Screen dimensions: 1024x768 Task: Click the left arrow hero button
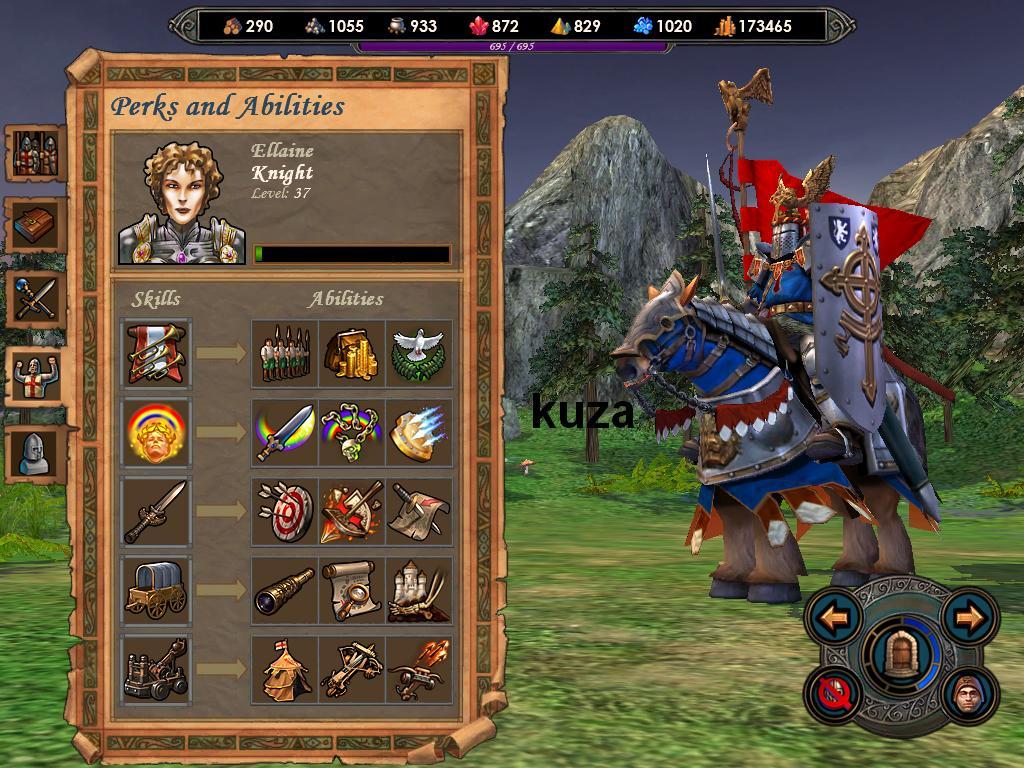point(834,618)
